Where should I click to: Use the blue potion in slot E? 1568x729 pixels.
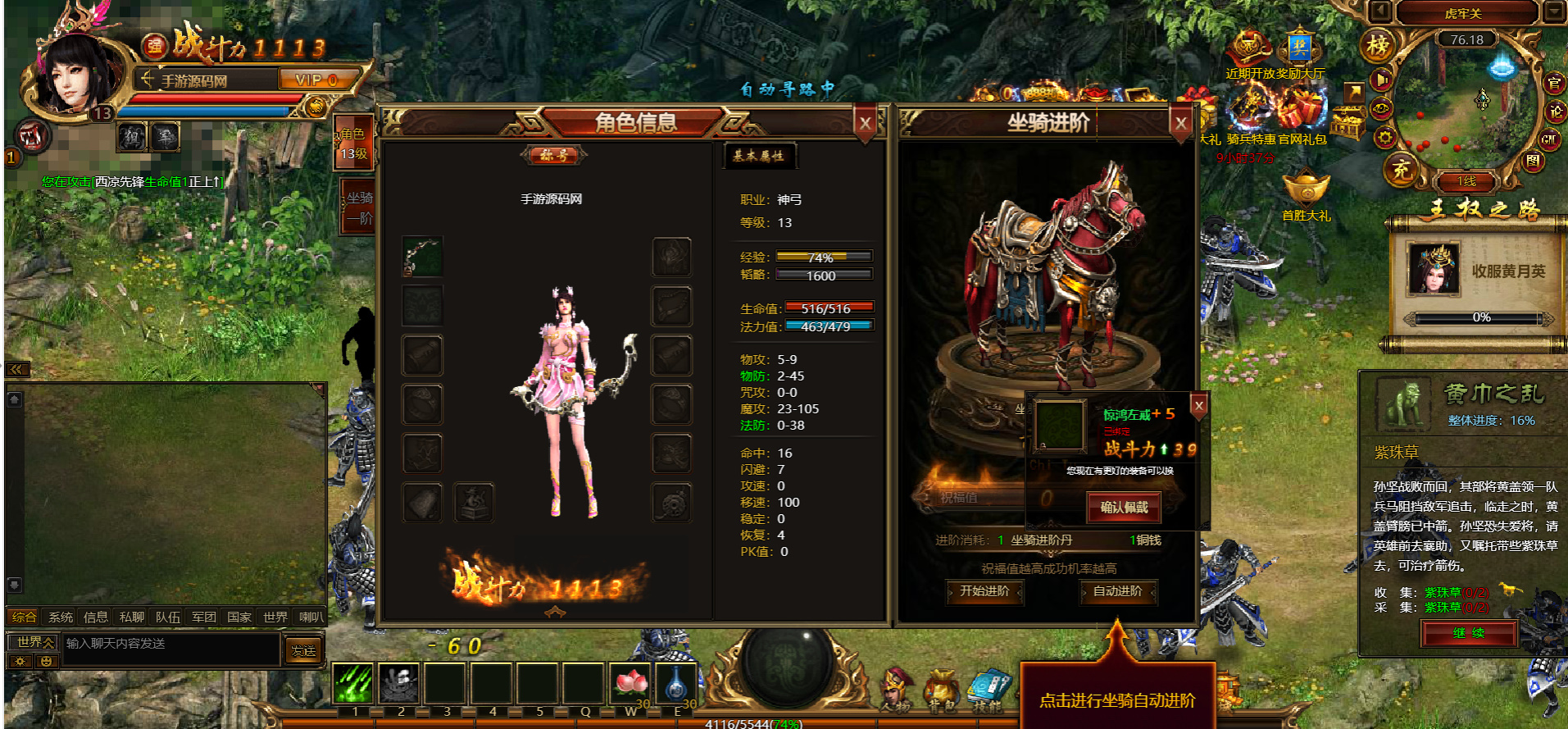(x=676, y=683)
